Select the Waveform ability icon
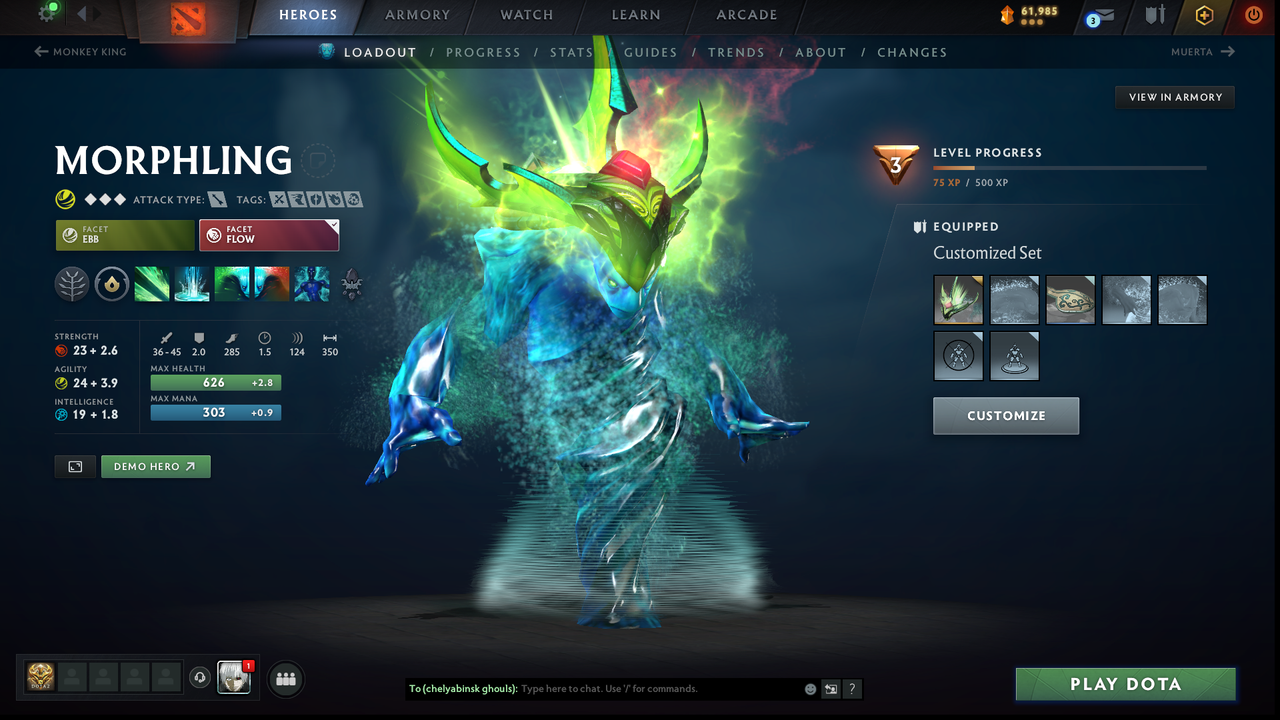The height and width of the screenshot is (720, 1280). (151, 283)
